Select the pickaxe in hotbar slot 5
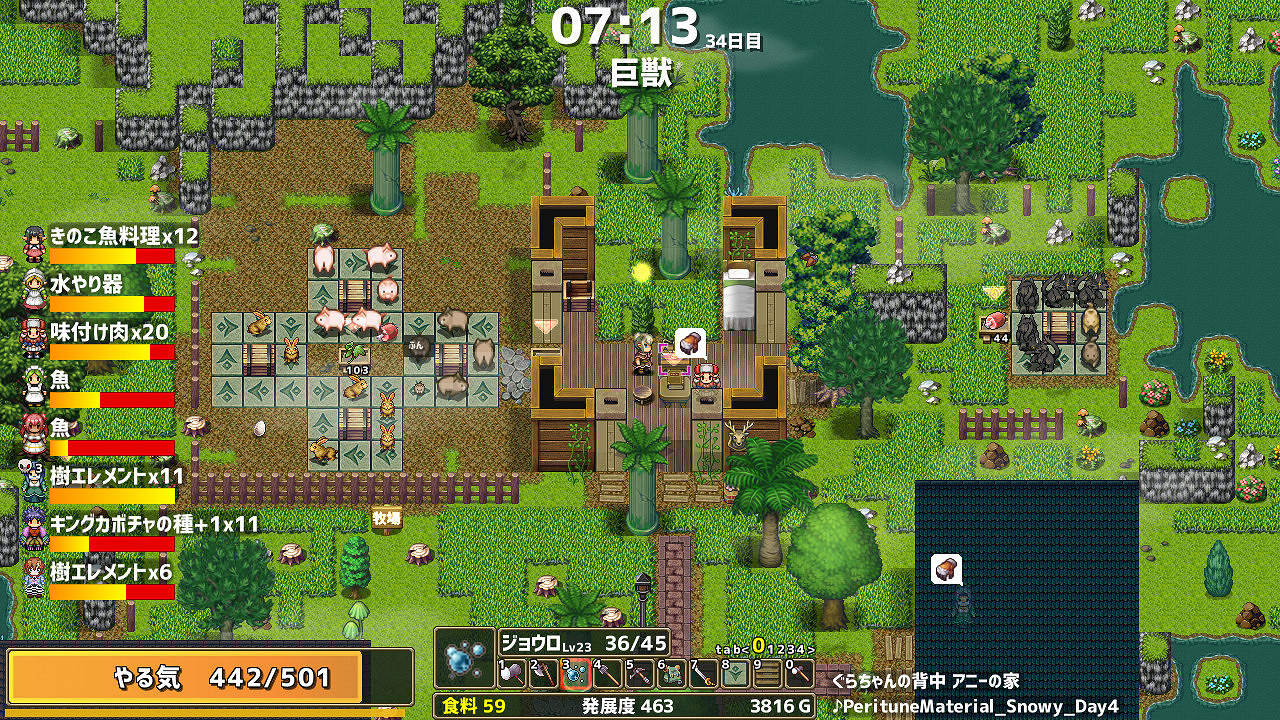1280x720 pixels. 641,674
